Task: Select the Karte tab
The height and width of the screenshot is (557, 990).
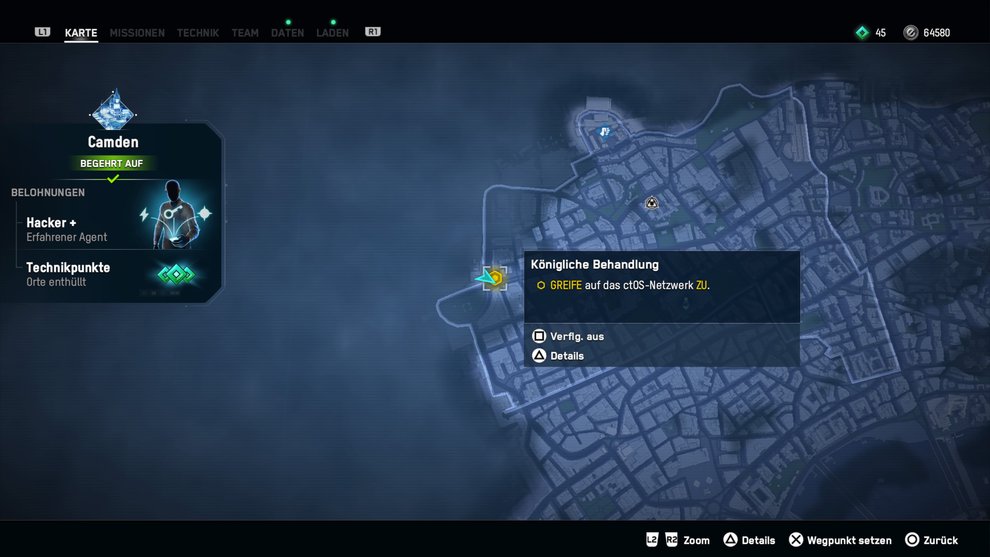Action: coord(81,33)
